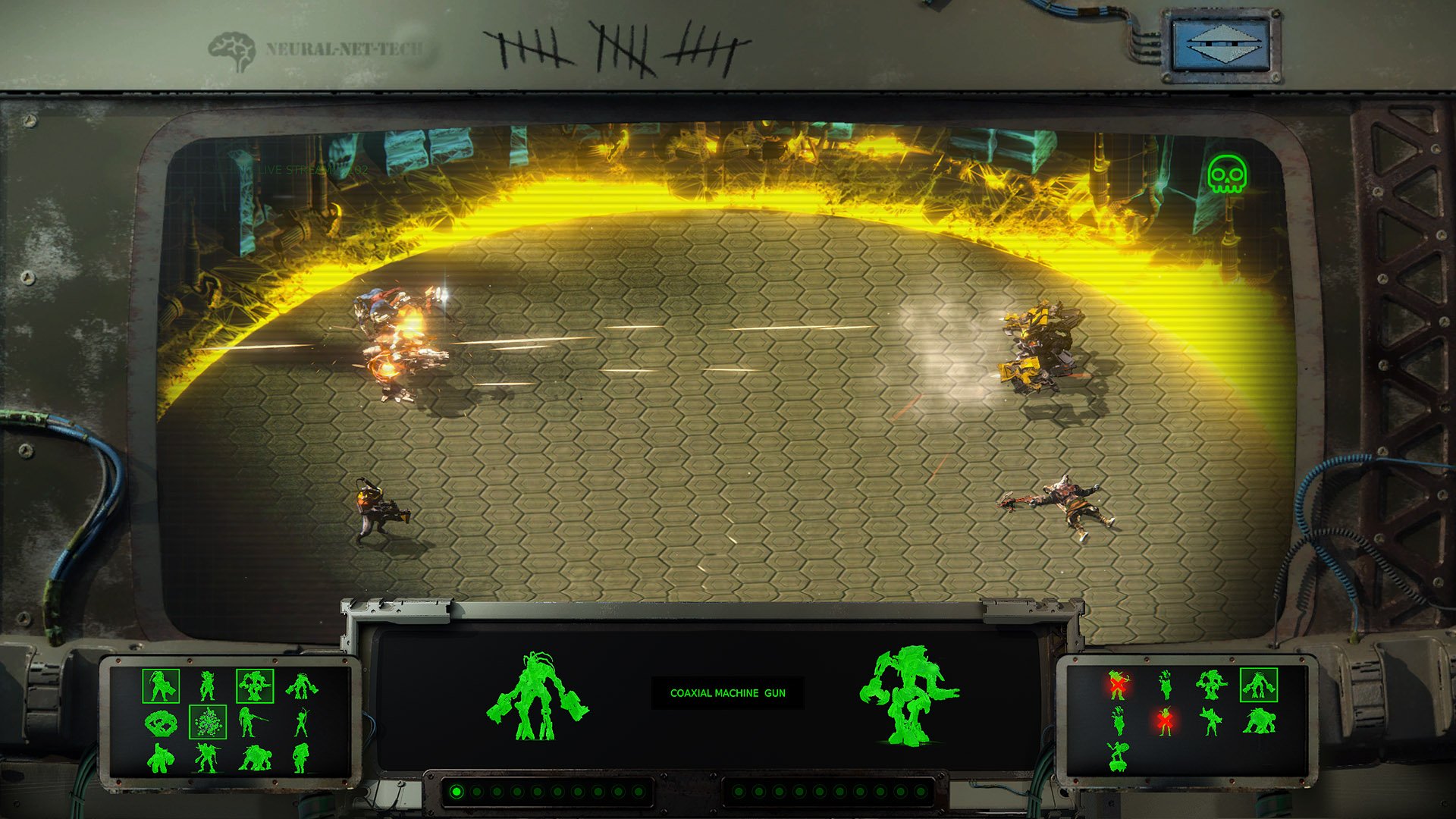Select the Coaxial Machine Gun weapon label

(727, 693)
